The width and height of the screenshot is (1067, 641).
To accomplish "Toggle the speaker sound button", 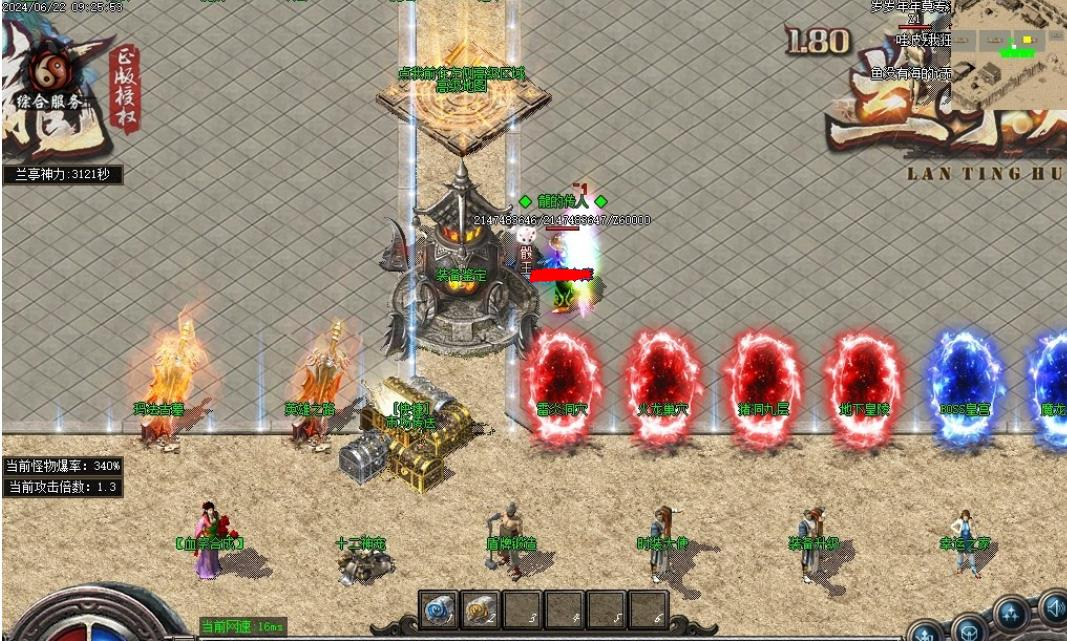I will click(x=1054, y=606).
